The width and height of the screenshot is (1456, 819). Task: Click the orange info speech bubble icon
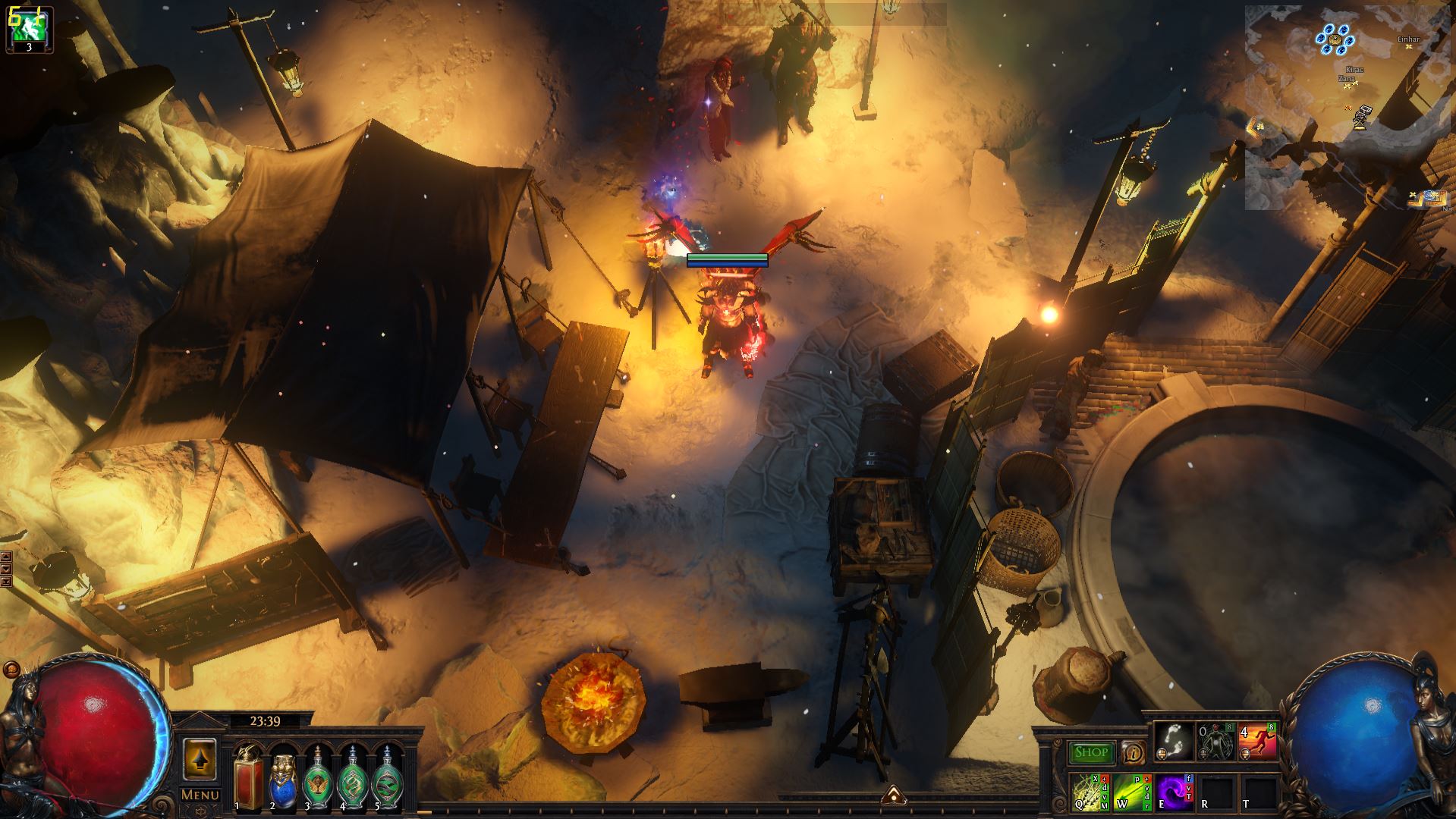click(x=1134, y=752)
